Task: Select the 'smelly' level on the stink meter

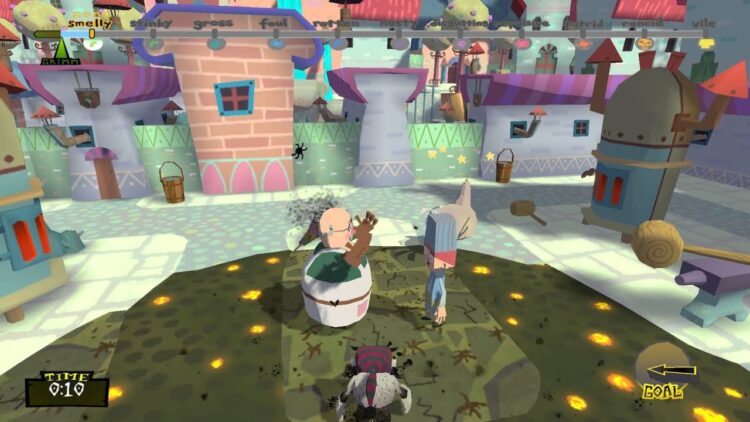Action: [91, 43]
